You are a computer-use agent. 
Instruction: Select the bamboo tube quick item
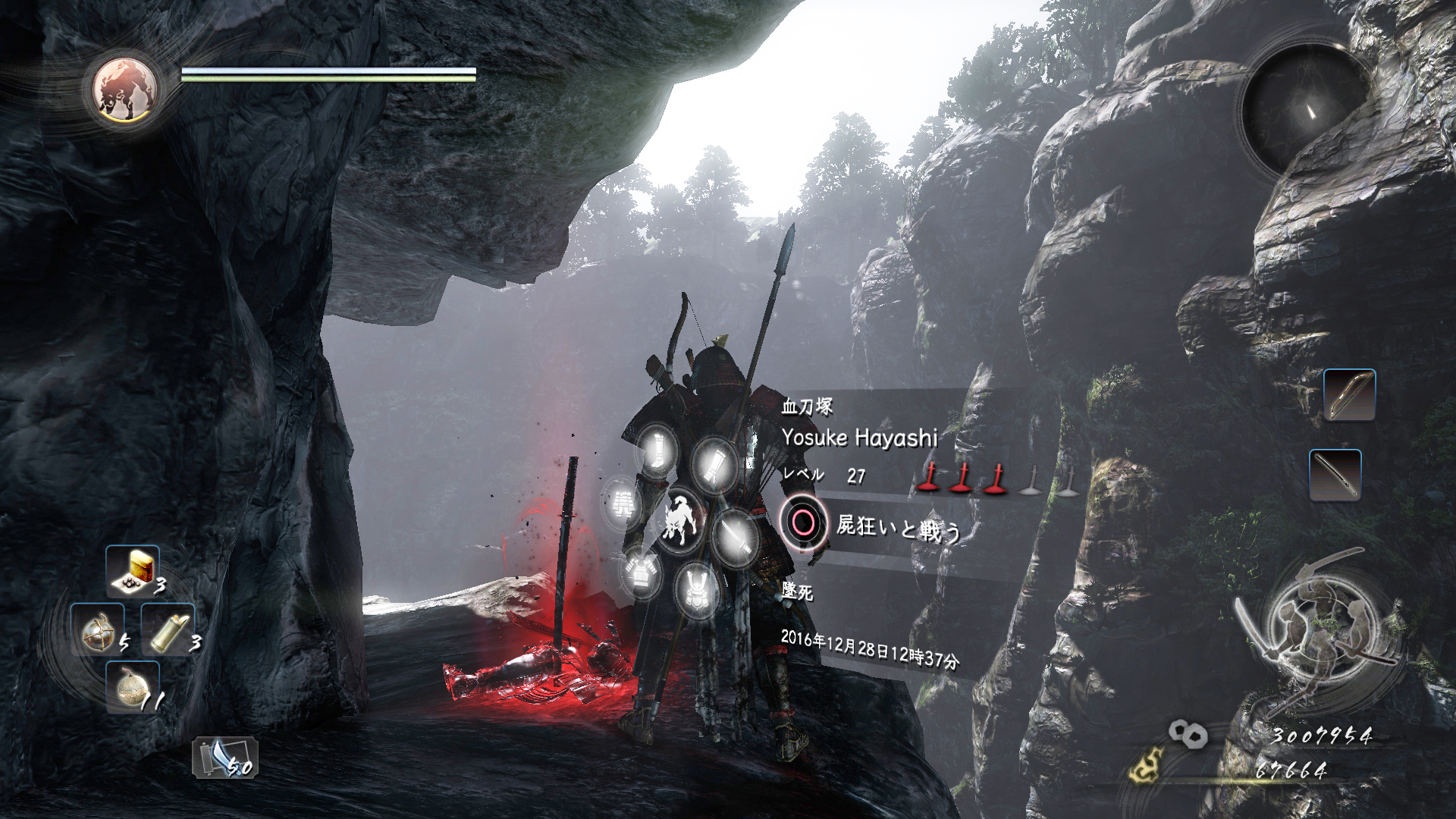[x=168, y=629]
